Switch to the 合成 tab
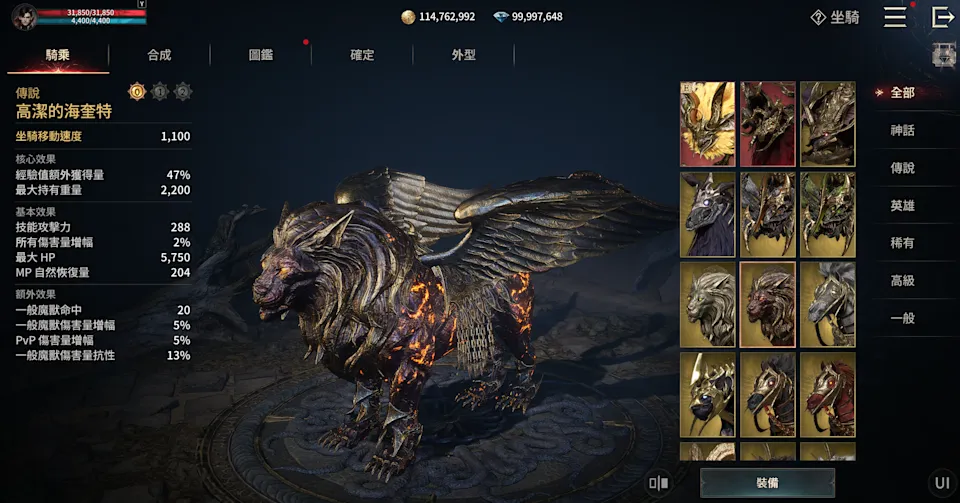Viewport: 960px width, 503px height. click(x=159, y=55)
